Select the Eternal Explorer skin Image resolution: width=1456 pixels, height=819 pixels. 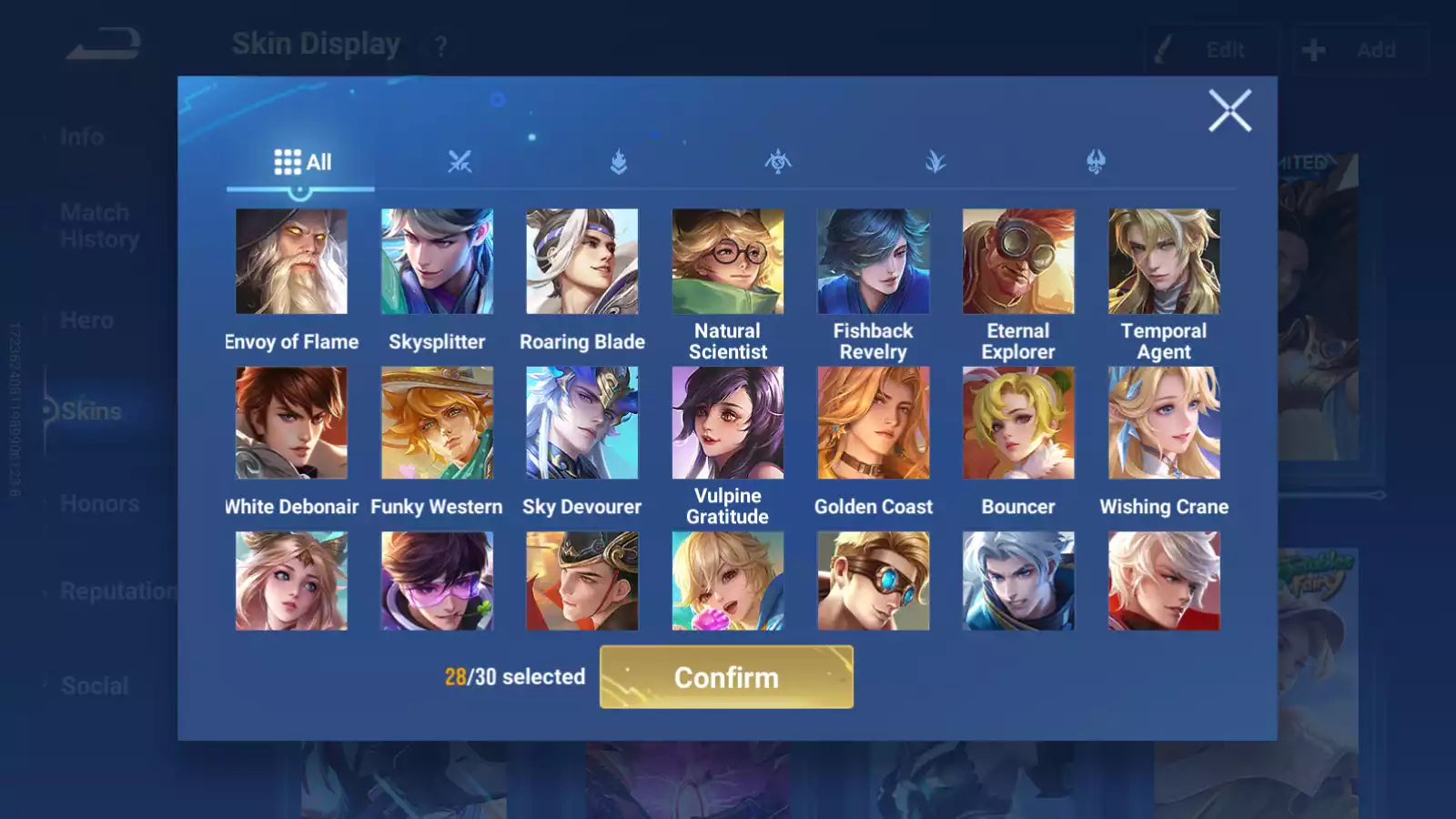[x=1018, y=262]
